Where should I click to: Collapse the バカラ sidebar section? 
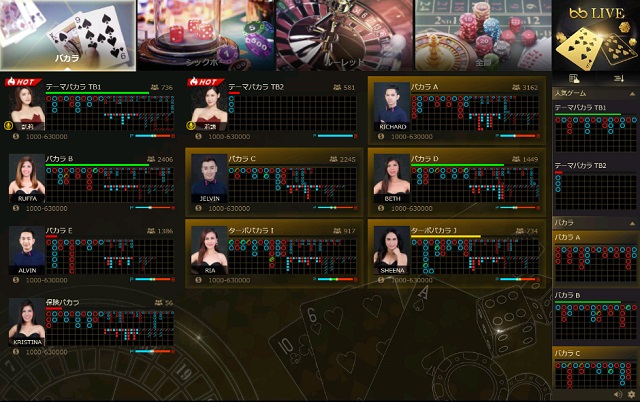pos(631,222)
